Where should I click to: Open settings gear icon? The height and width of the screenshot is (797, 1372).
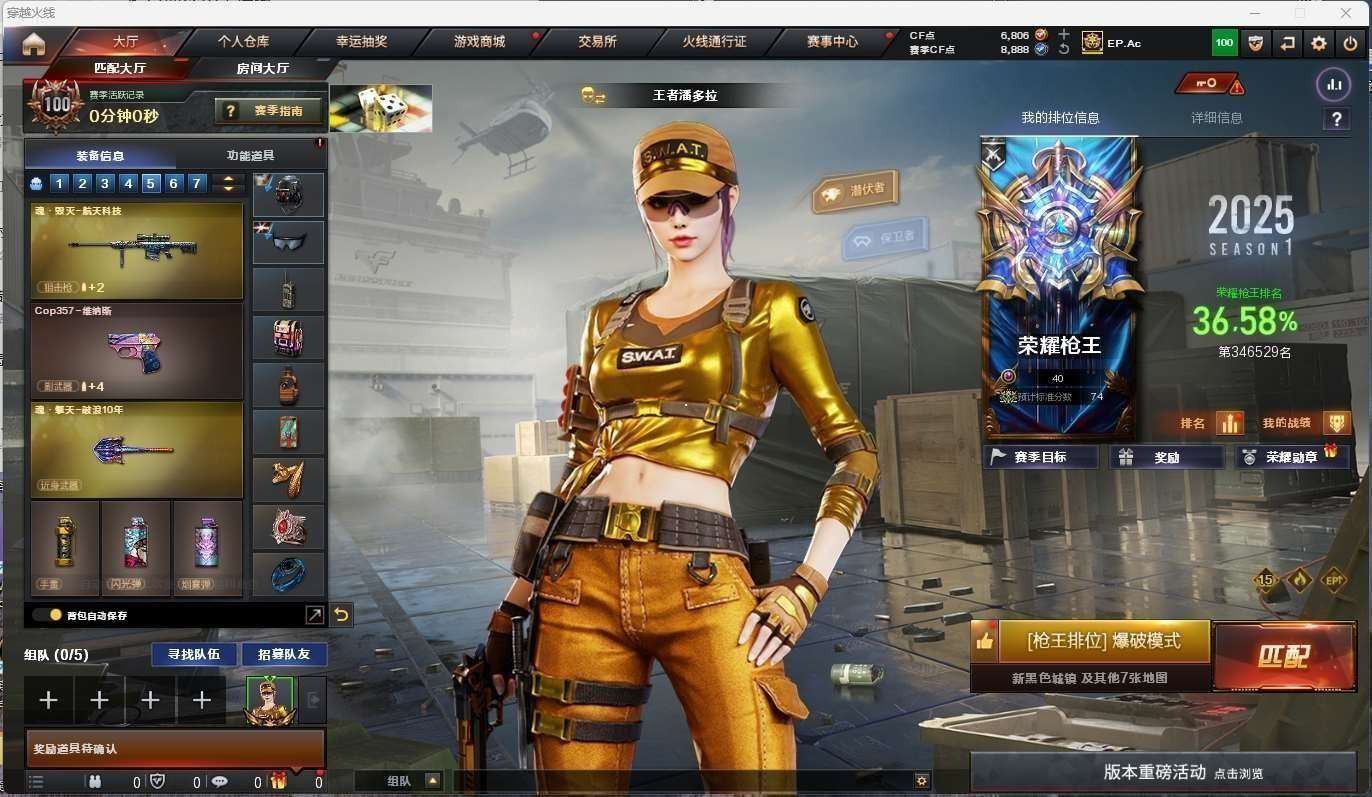(1319, 43)
